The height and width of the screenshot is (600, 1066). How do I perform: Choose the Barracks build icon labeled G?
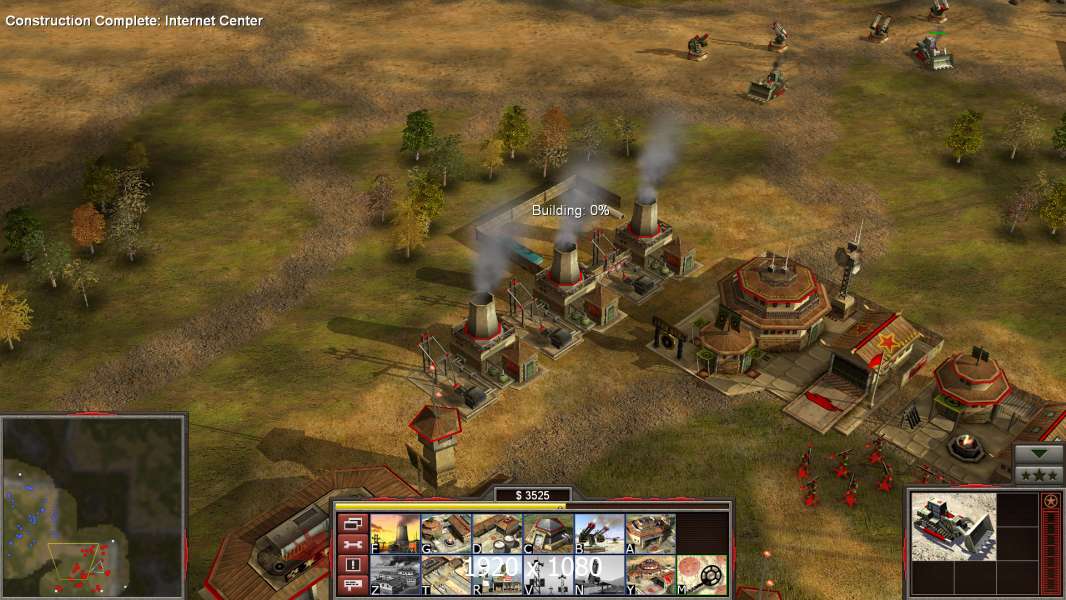click(x=446, y=534)
